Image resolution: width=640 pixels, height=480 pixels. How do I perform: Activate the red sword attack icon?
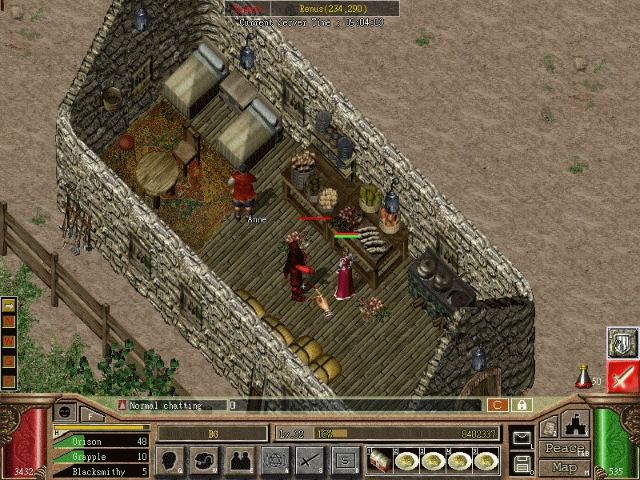[623, 377]
